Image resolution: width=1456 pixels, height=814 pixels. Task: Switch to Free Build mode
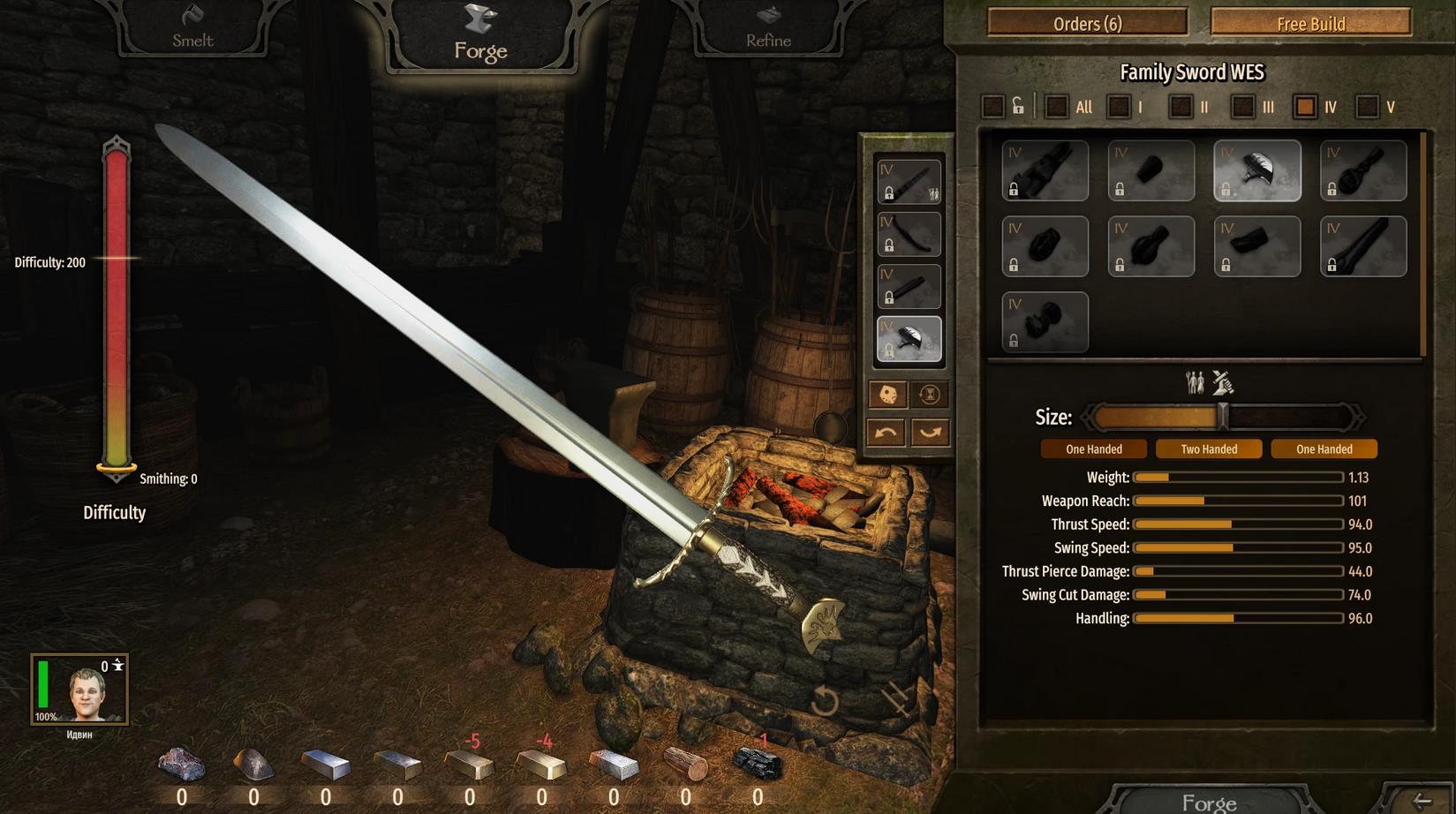tap(1310, 24)
